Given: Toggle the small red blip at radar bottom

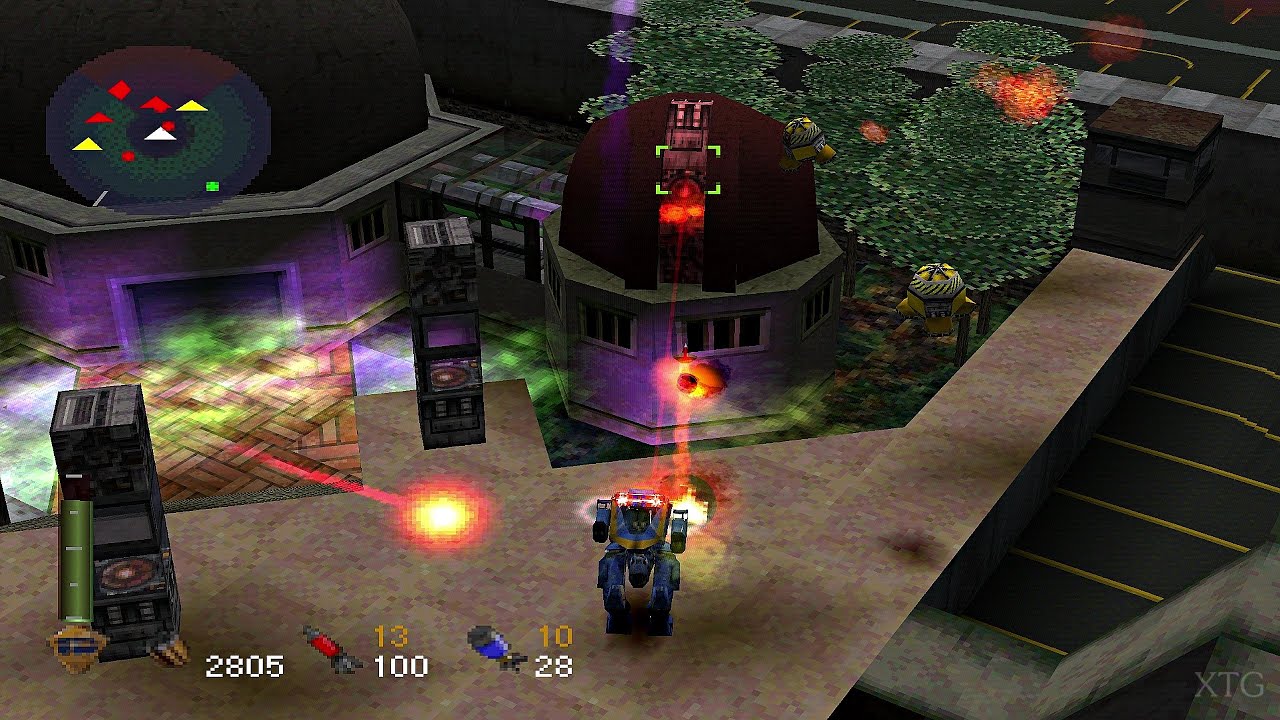Looking at the screenshot, I should [129, 155].
